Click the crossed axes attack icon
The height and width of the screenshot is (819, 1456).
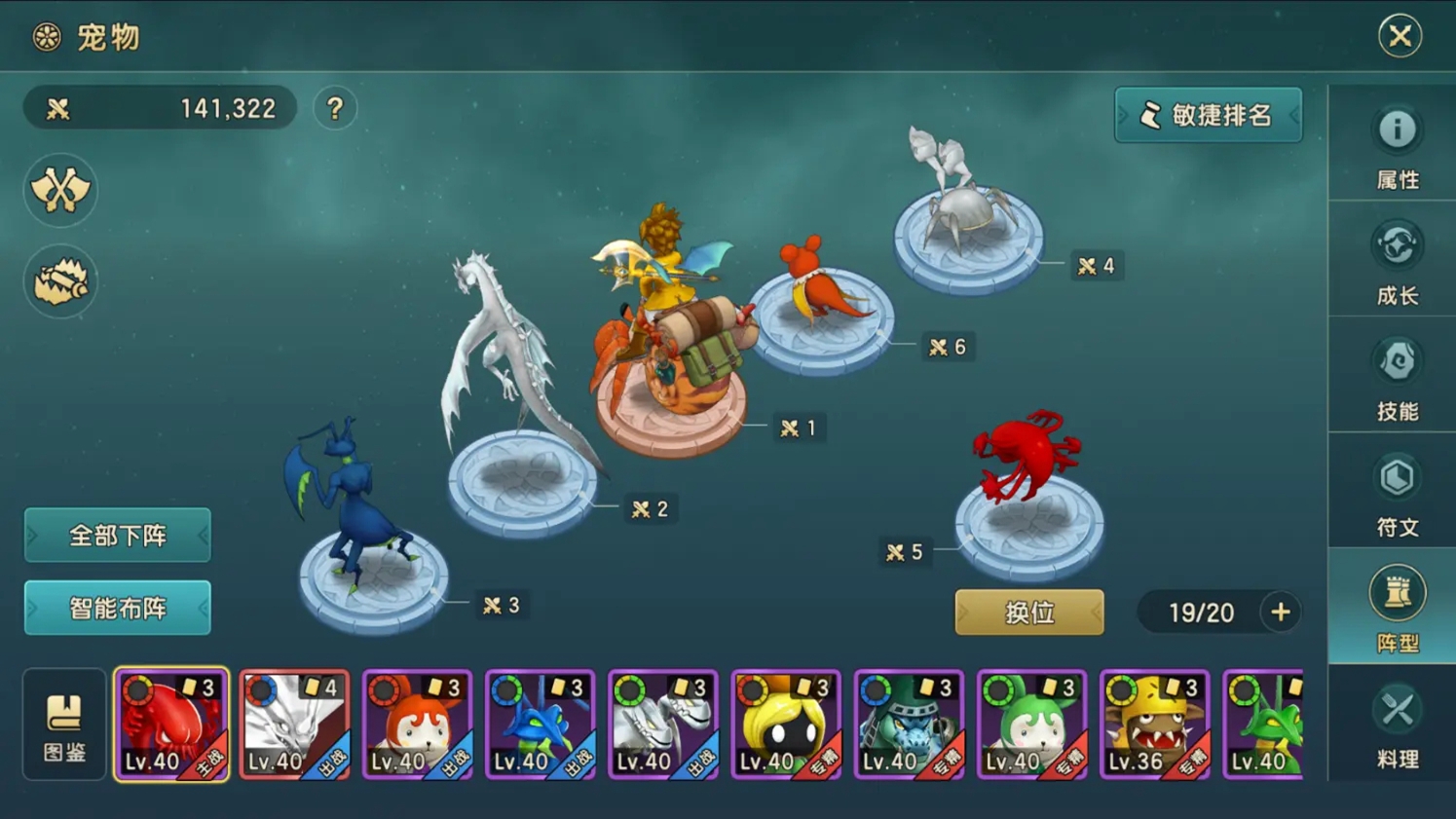60,190
